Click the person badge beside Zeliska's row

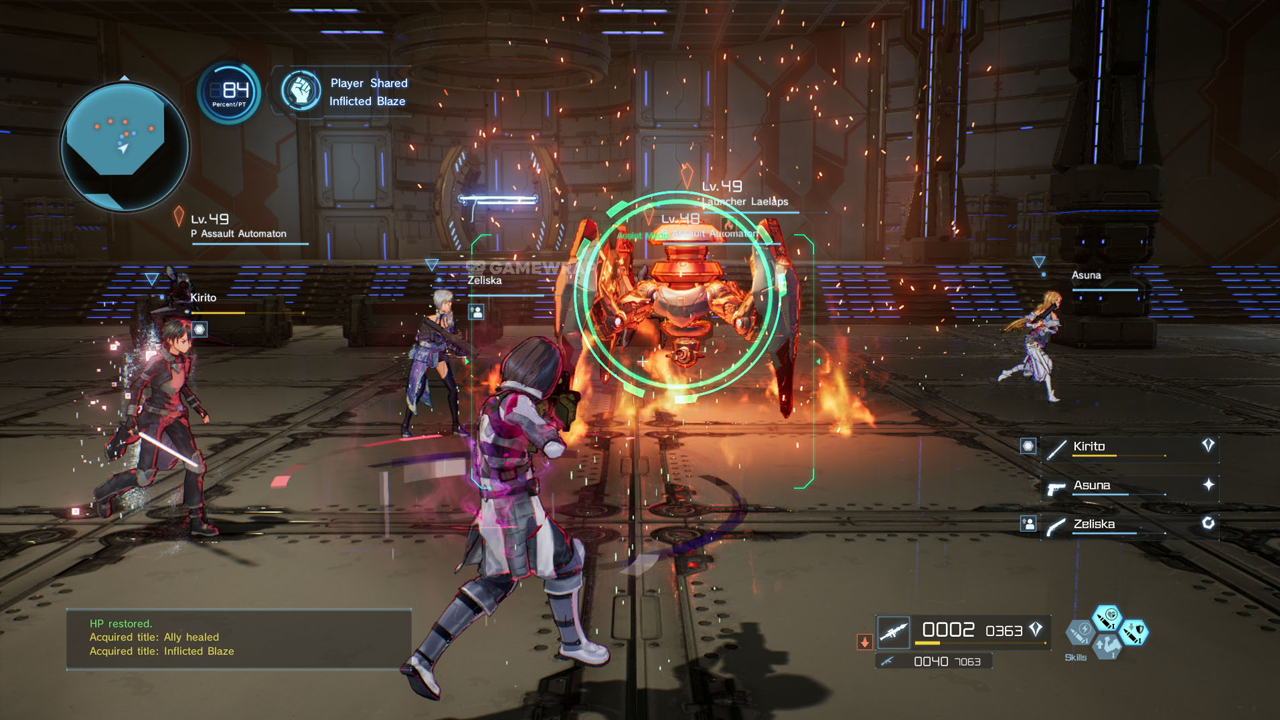1028,524
